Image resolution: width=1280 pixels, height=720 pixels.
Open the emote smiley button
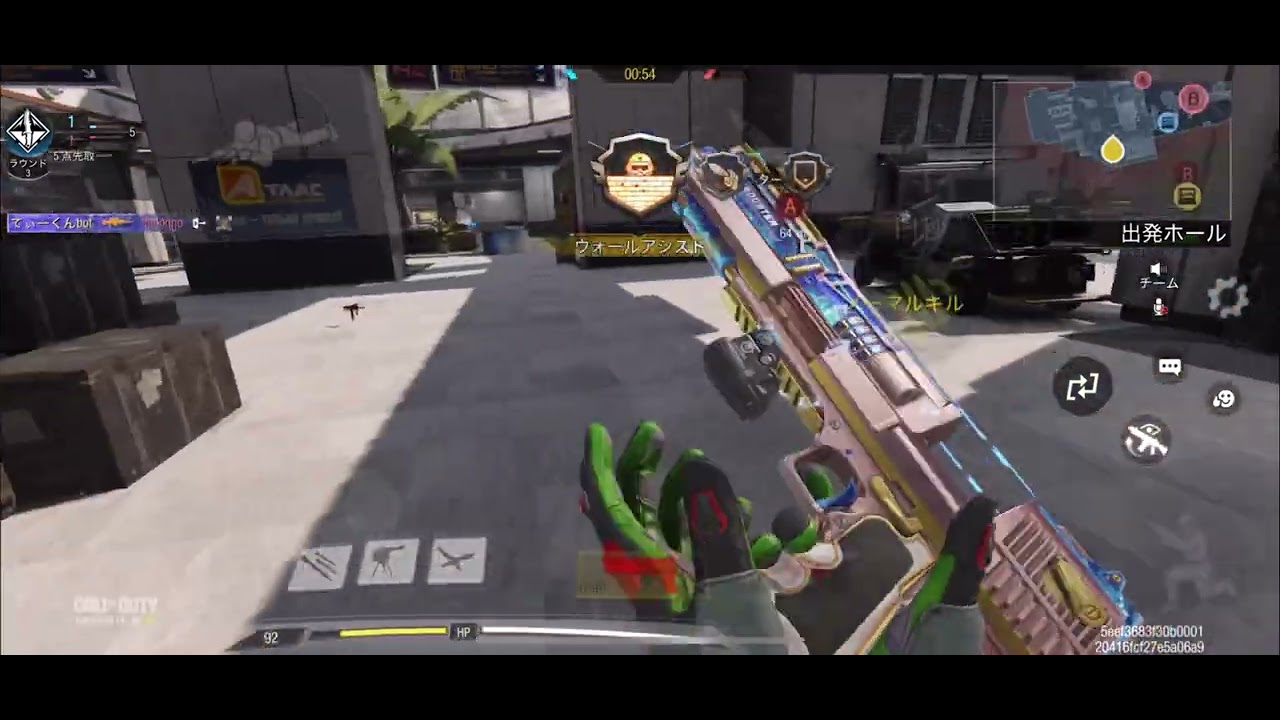click(x=1223, y=399)
